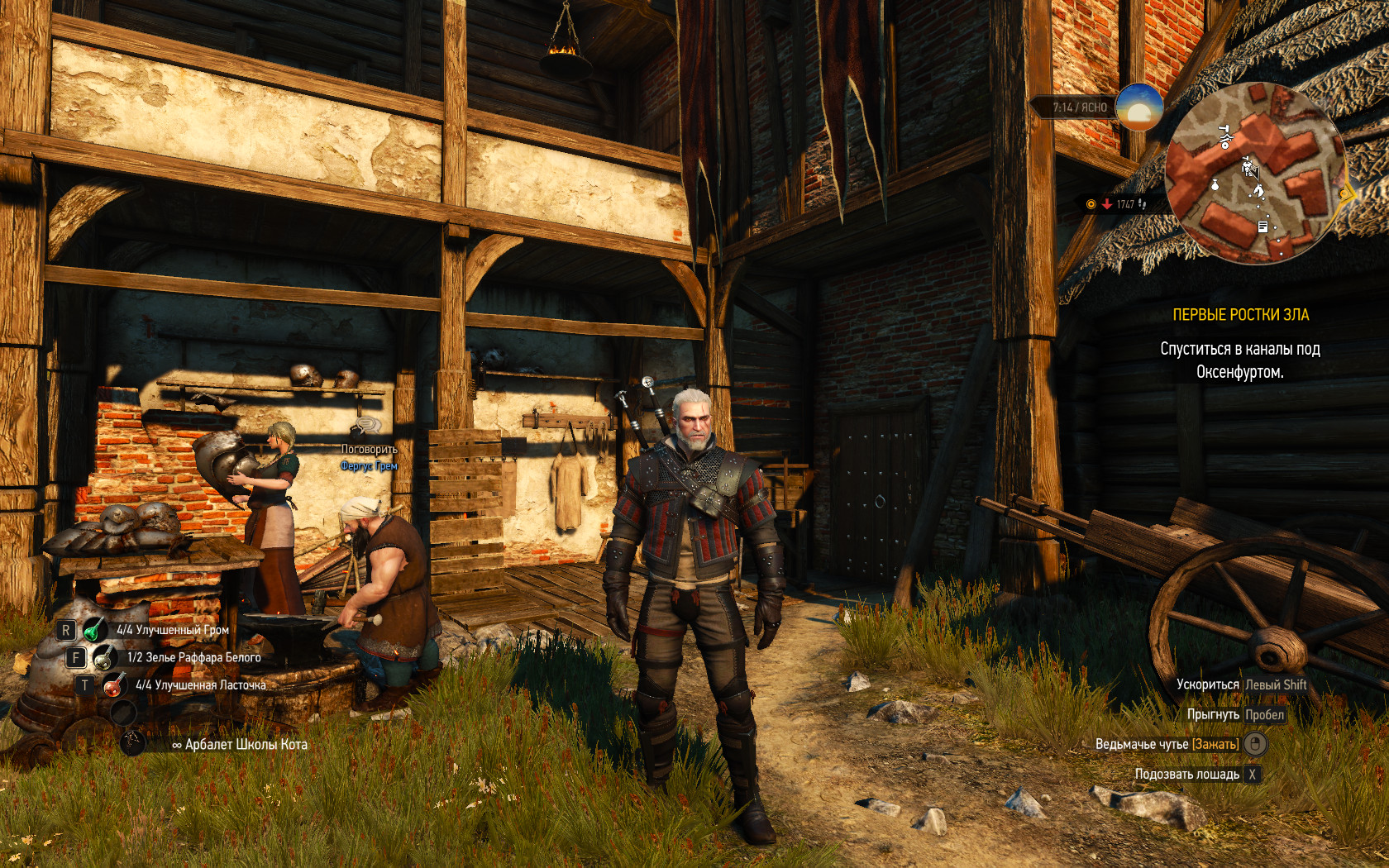Click the grindstone marker on minimap
The width and height of the screenshot is (1389, 868).
tap(1224, 137)
